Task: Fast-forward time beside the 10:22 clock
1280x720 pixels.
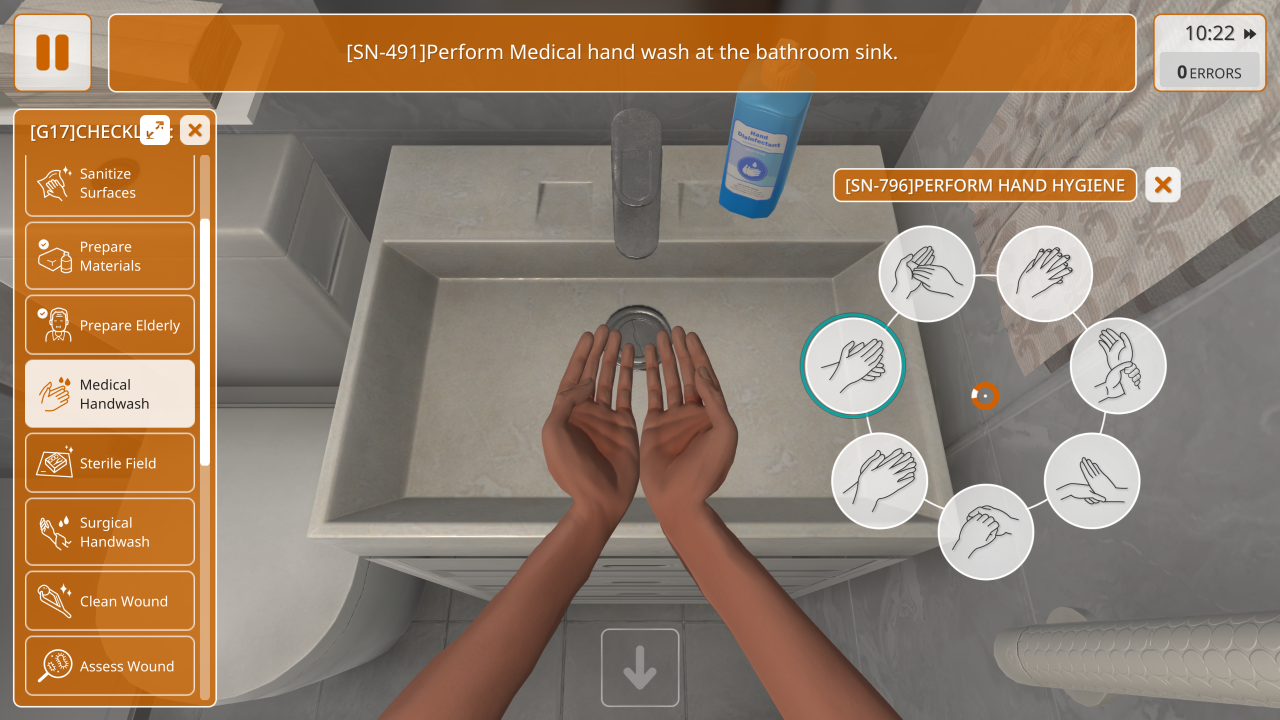Action: (1250, 34)
